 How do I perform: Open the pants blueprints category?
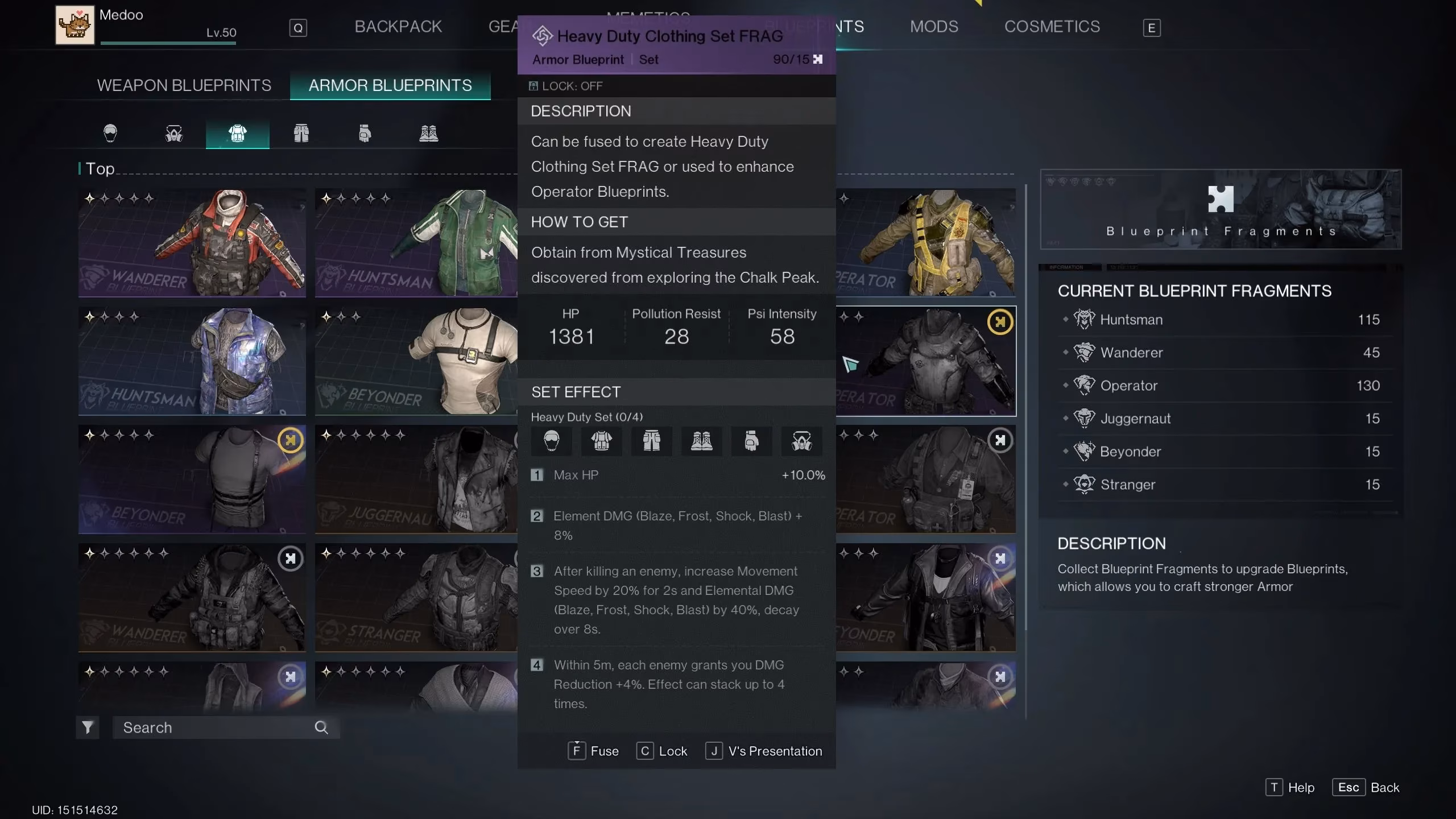(x=301, y=133)
